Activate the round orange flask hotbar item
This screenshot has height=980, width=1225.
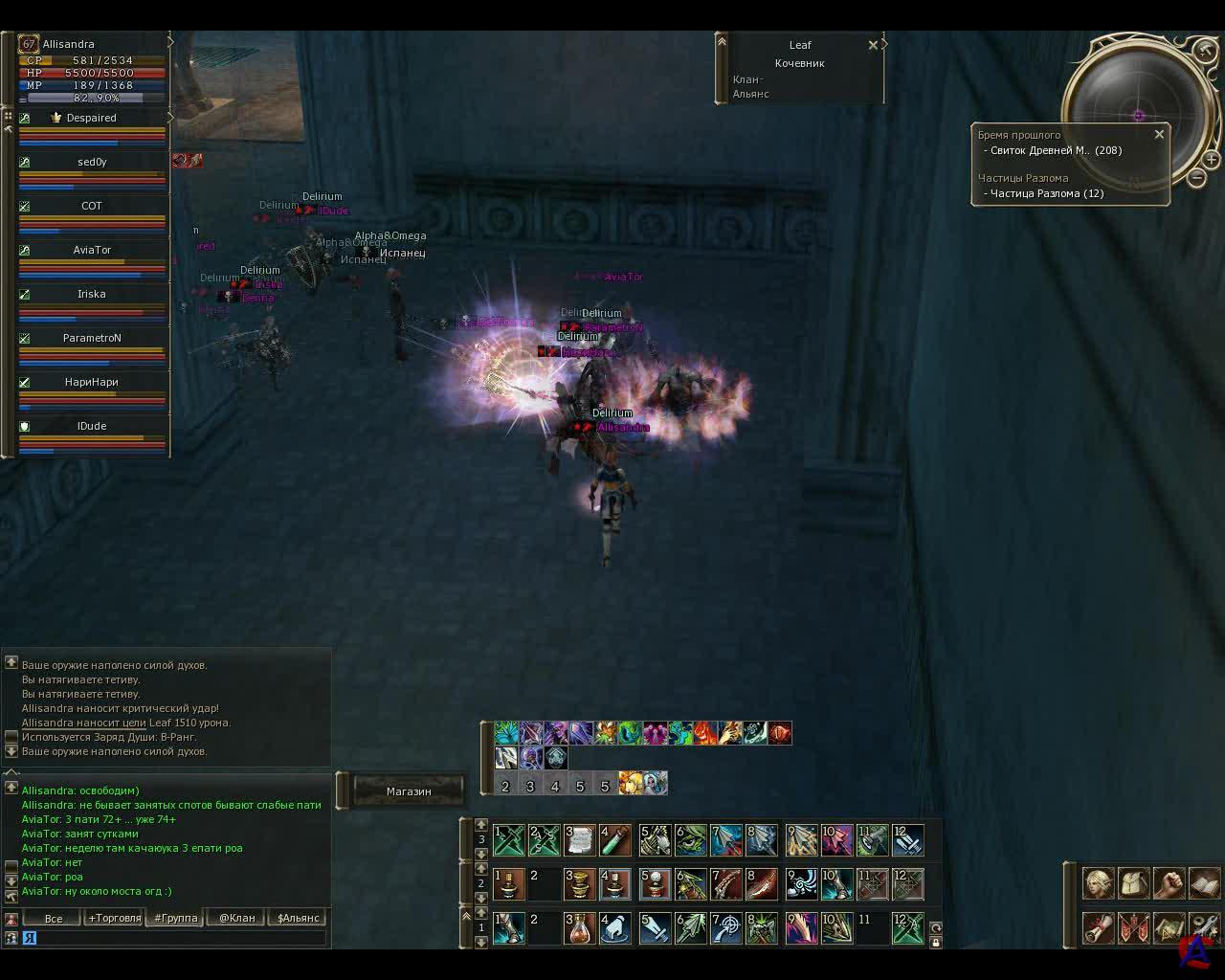coord(578,927)
